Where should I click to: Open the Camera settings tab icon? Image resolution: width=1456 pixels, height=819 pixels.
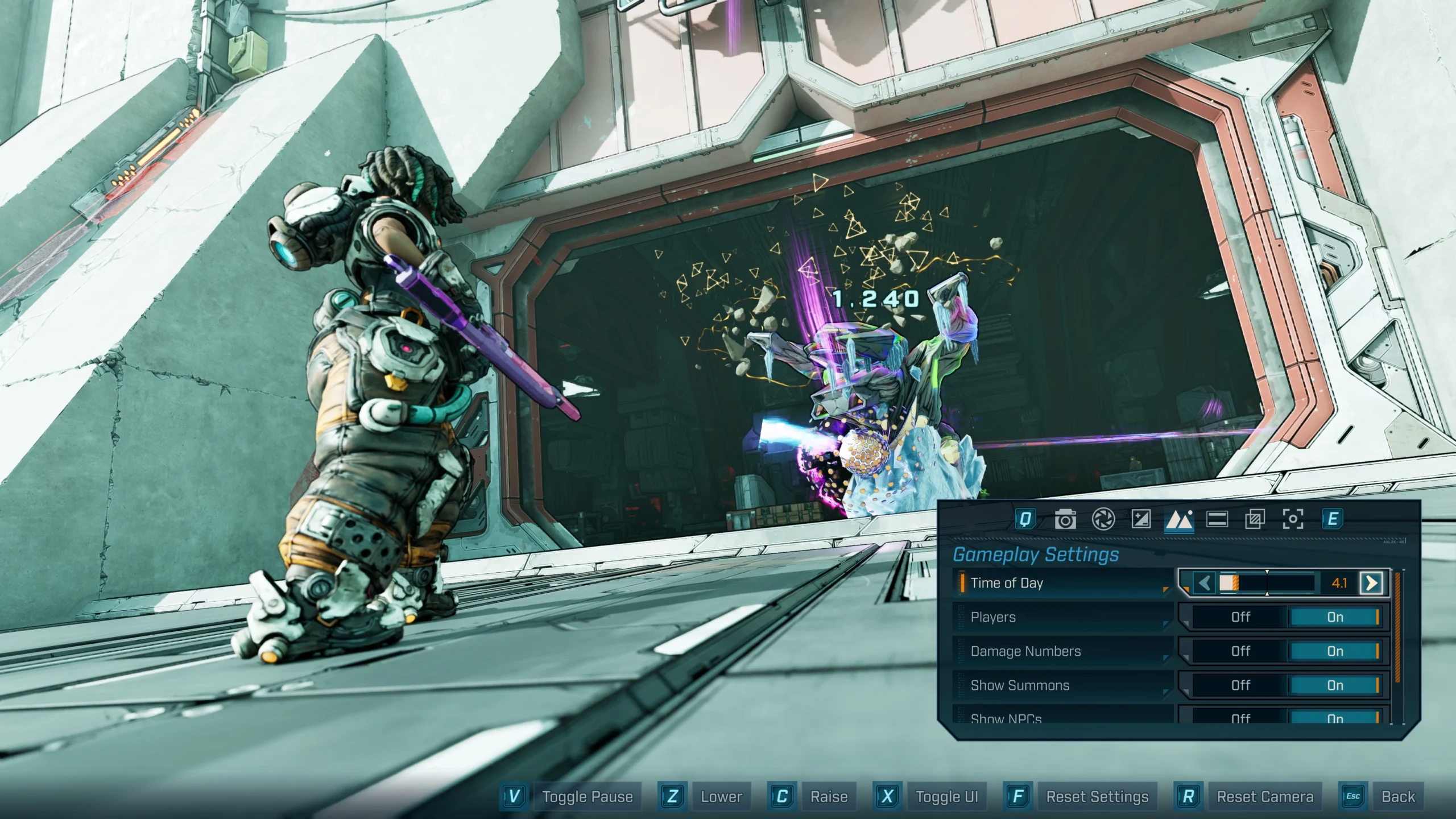click(1066, 519)
